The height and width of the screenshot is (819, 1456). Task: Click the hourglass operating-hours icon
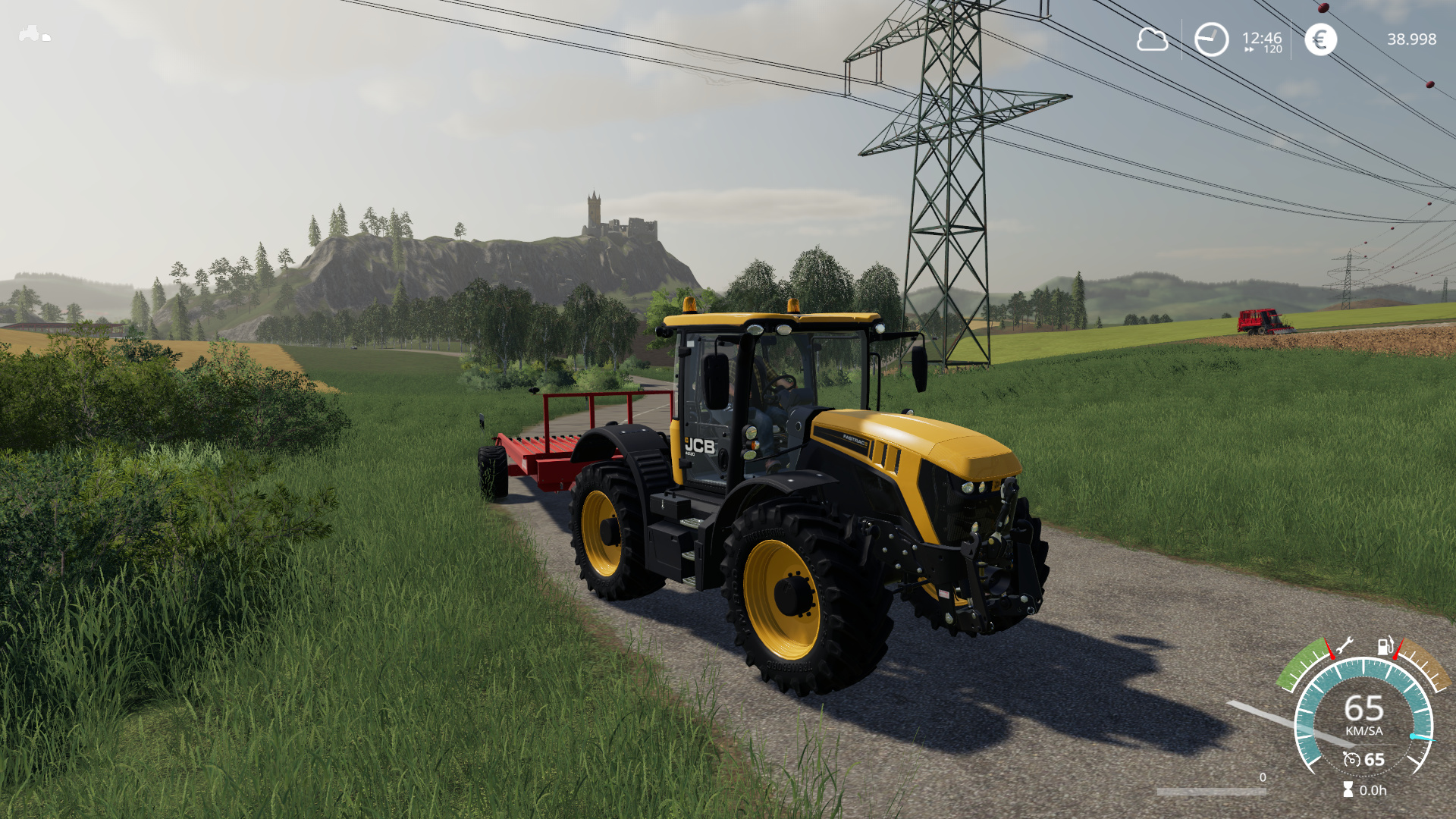[1348, 789]
